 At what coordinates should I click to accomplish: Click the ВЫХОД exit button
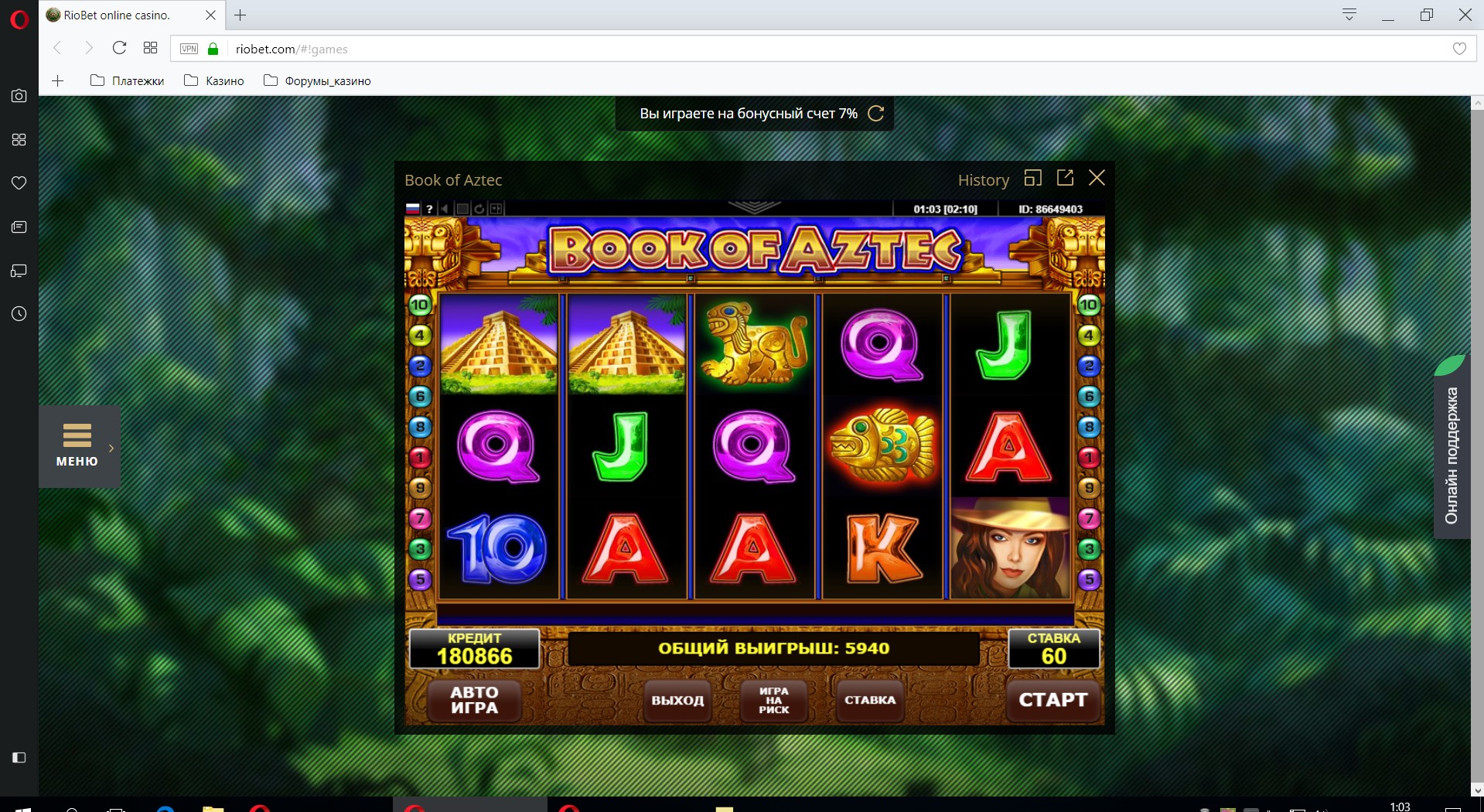pos(677,700)
